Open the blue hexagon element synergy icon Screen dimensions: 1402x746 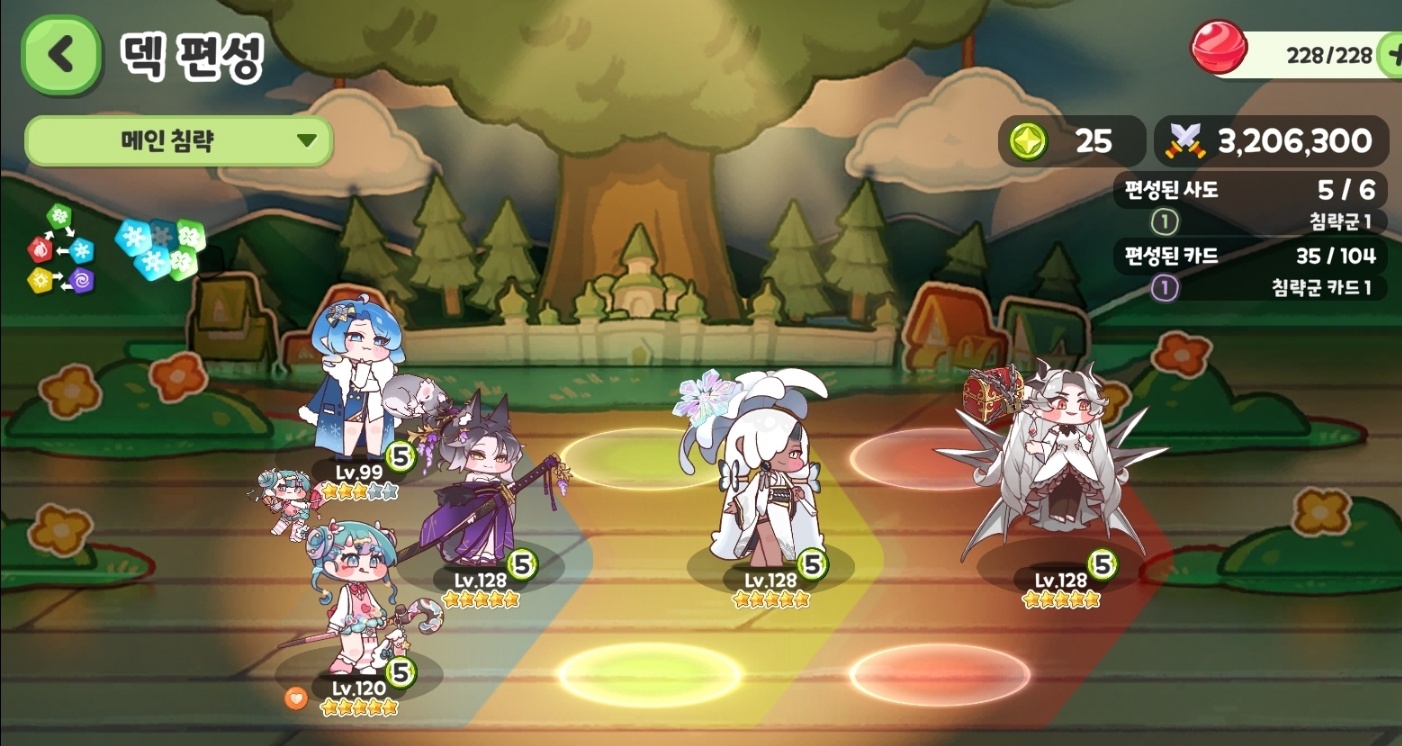[x=160, y=247]
